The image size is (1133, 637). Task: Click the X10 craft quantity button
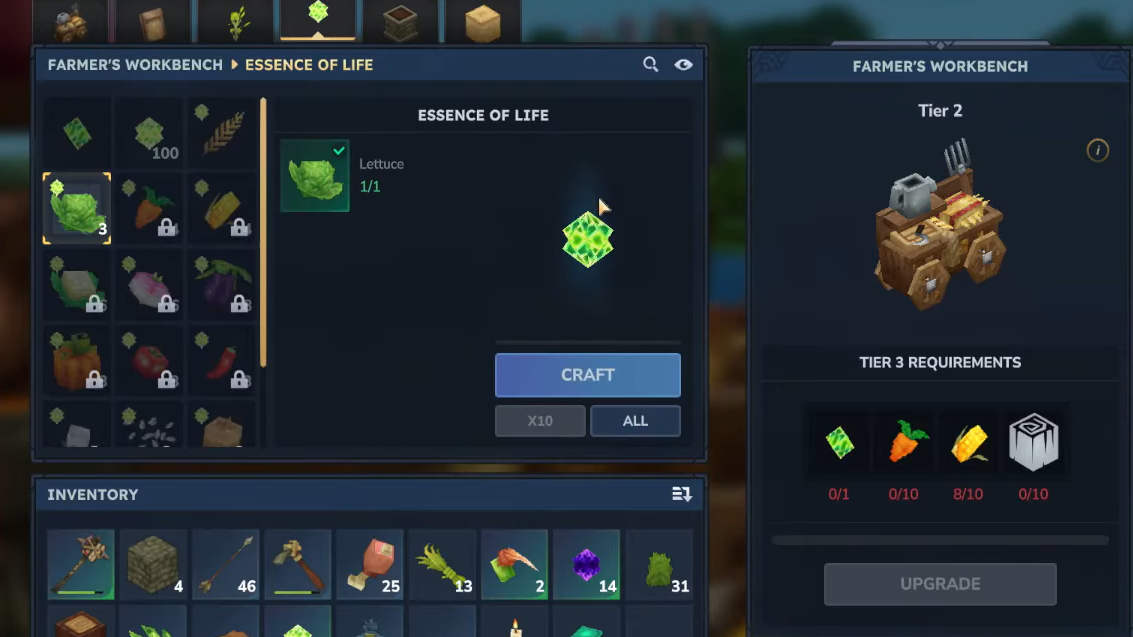coord(540,421)
